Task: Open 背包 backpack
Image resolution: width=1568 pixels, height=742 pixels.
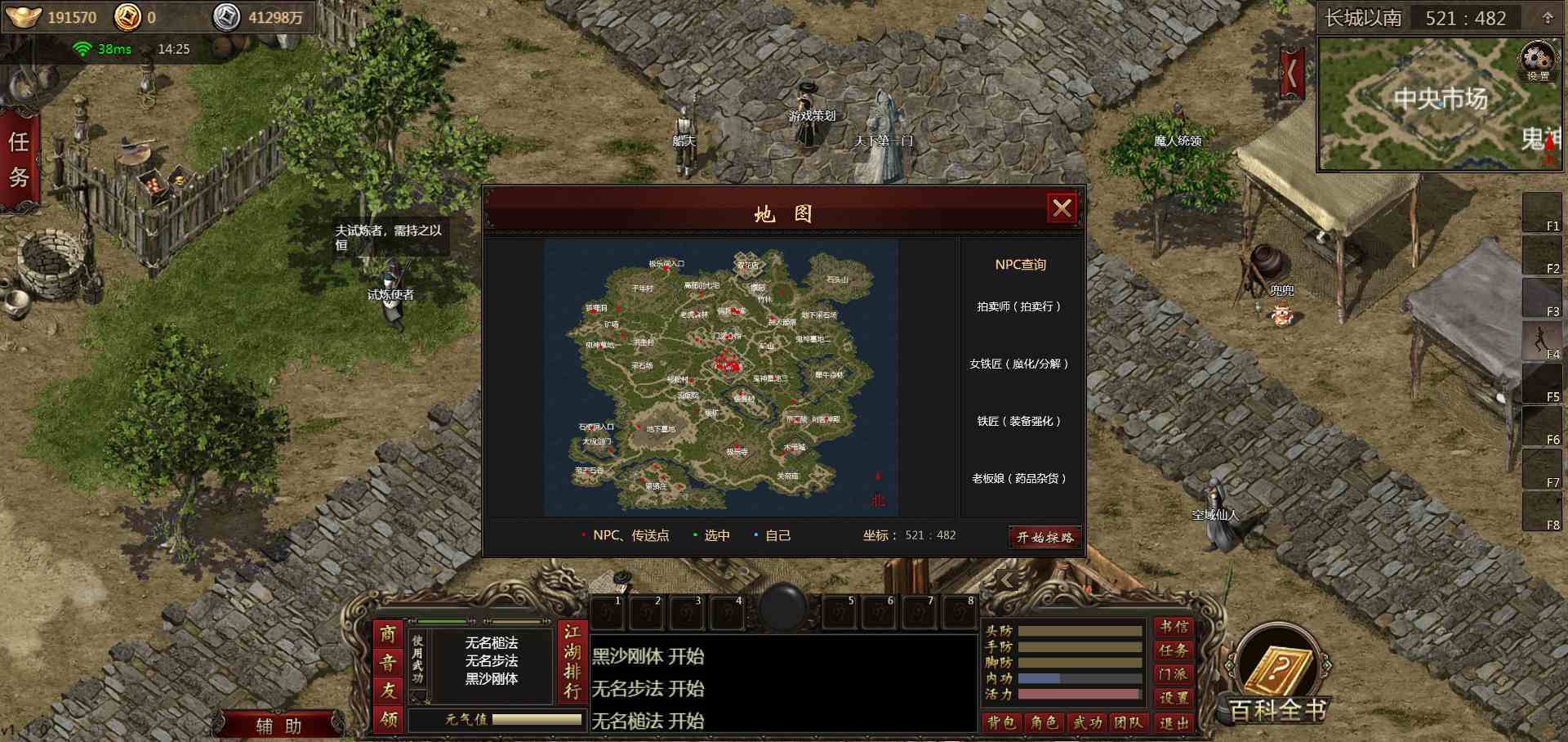Action: [1000, 722]
